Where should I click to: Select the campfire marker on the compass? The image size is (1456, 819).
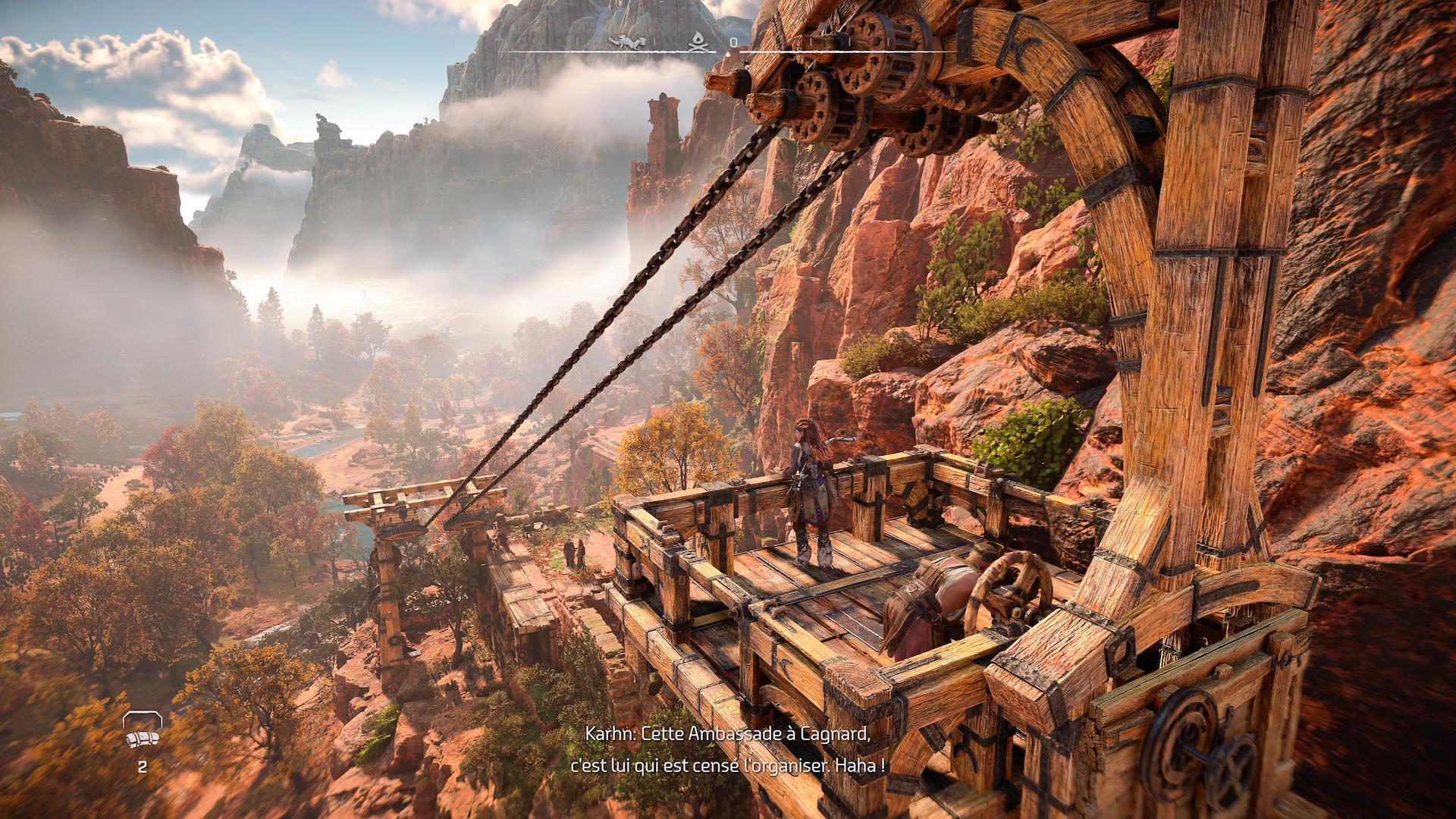tap(702, 42)
